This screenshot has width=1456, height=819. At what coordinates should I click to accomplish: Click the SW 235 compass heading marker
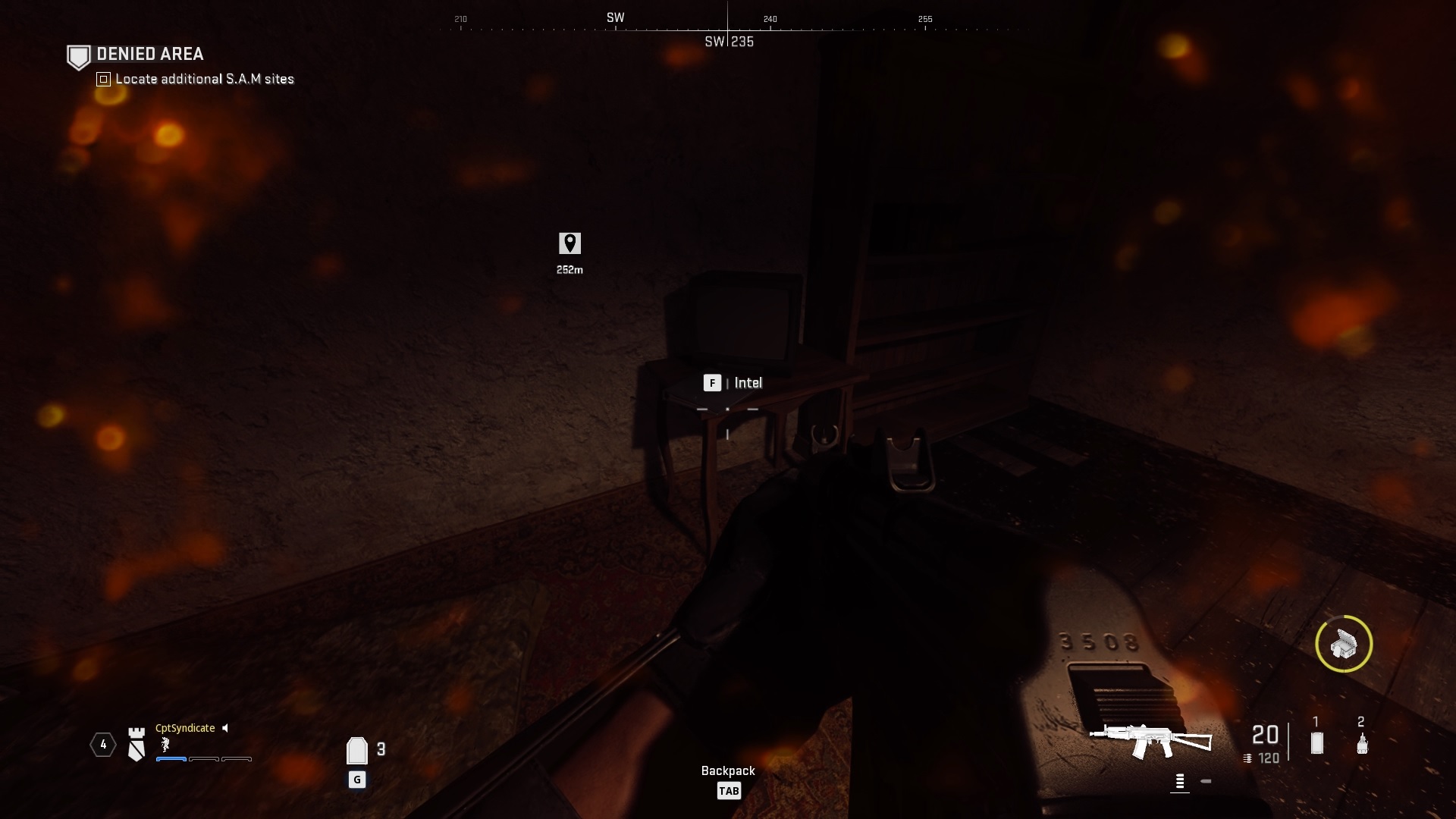coord(729,42)
